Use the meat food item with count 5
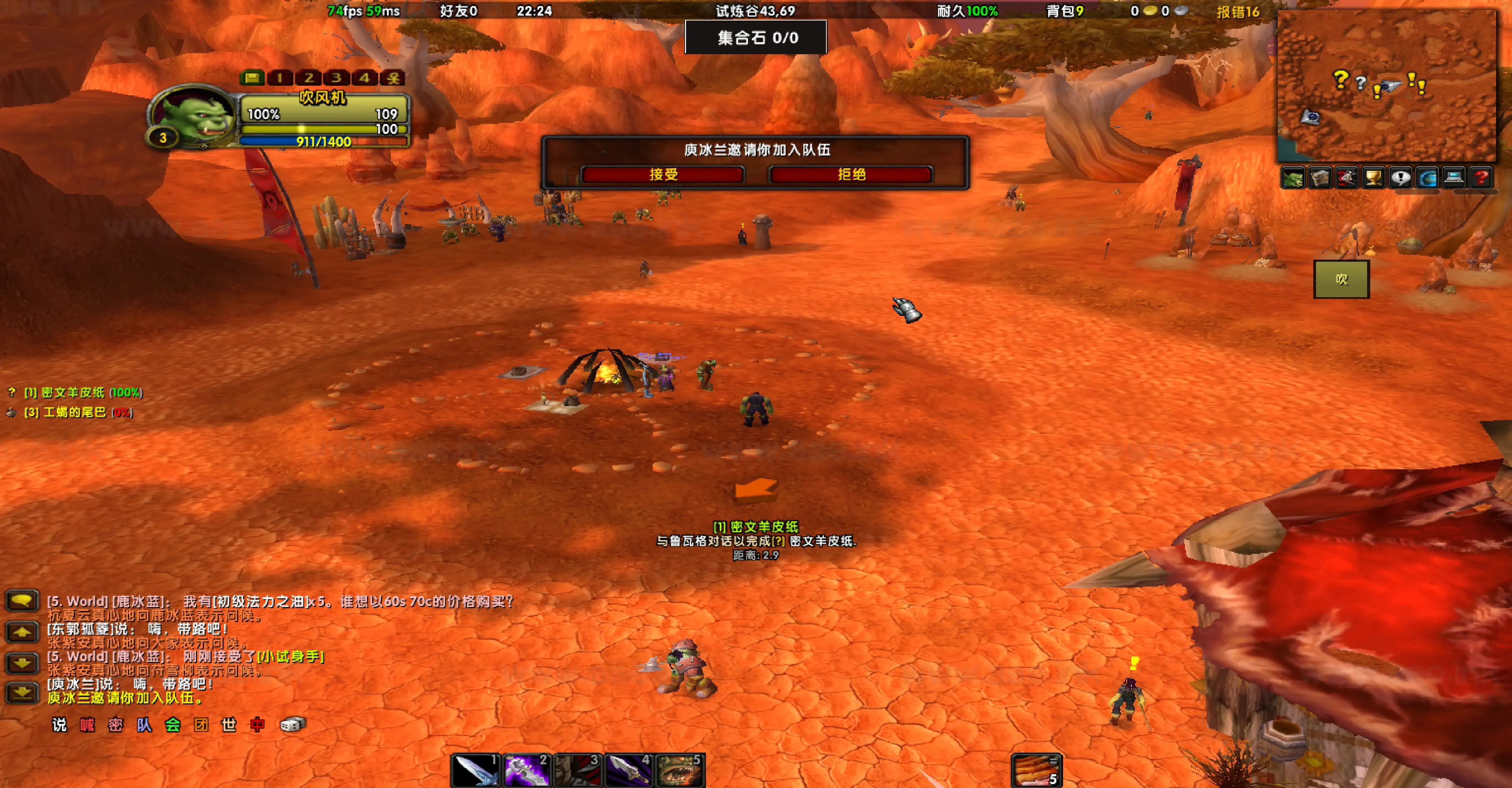Screen dimensions: 1512x788 click(1036, 770)
